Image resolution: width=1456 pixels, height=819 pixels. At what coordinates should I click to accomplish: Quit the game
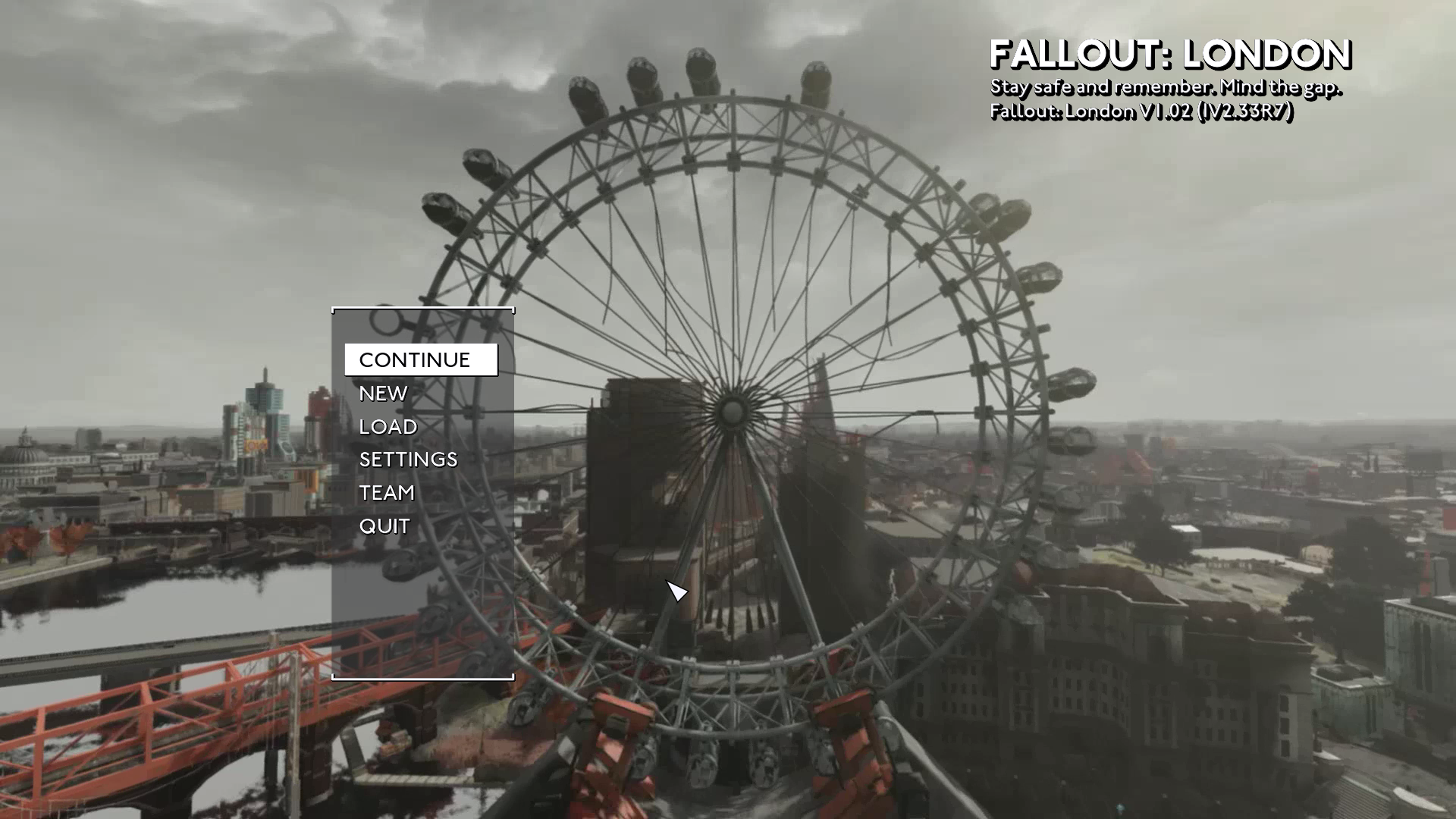[384, 526]
